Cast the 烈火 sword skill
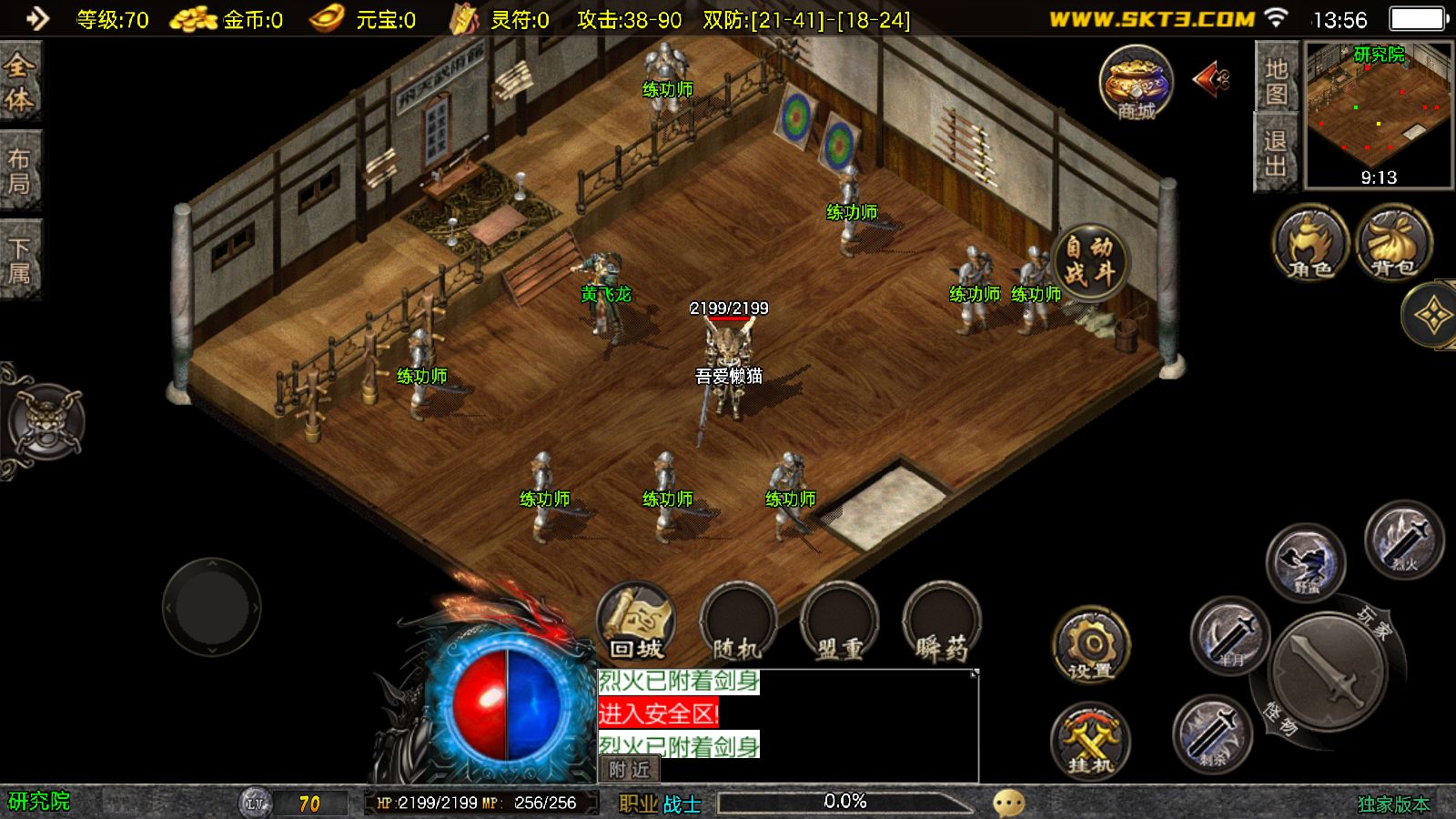Viewport: 1456px width, 819px height. coord(1404,540)
